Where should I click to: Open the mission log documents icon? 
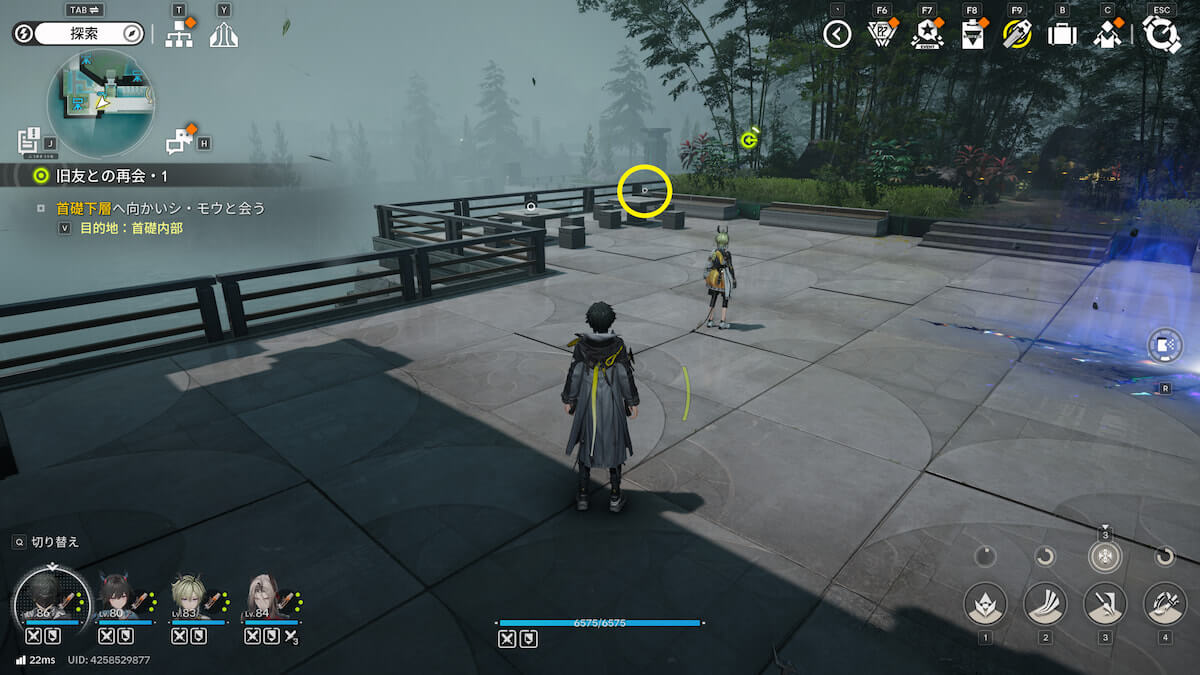tap(29, 140)
